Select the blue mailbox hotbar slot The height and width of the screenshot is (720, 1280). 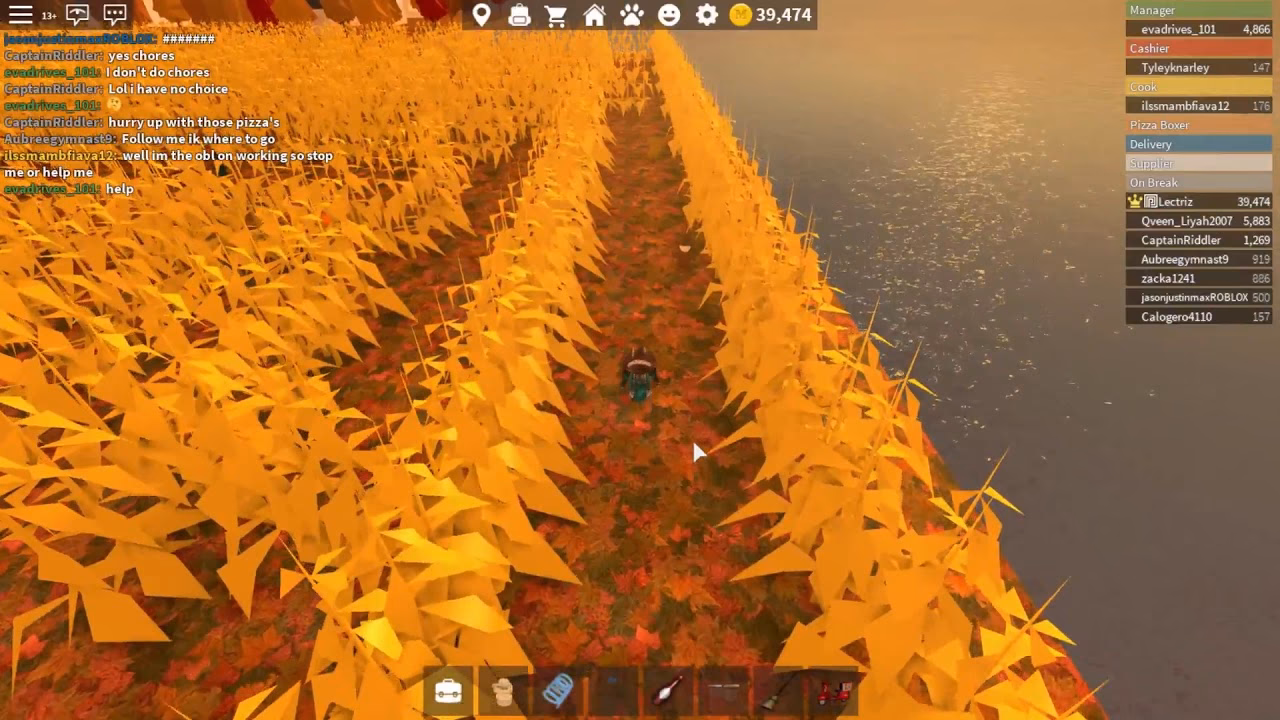(x=558, y=691)
